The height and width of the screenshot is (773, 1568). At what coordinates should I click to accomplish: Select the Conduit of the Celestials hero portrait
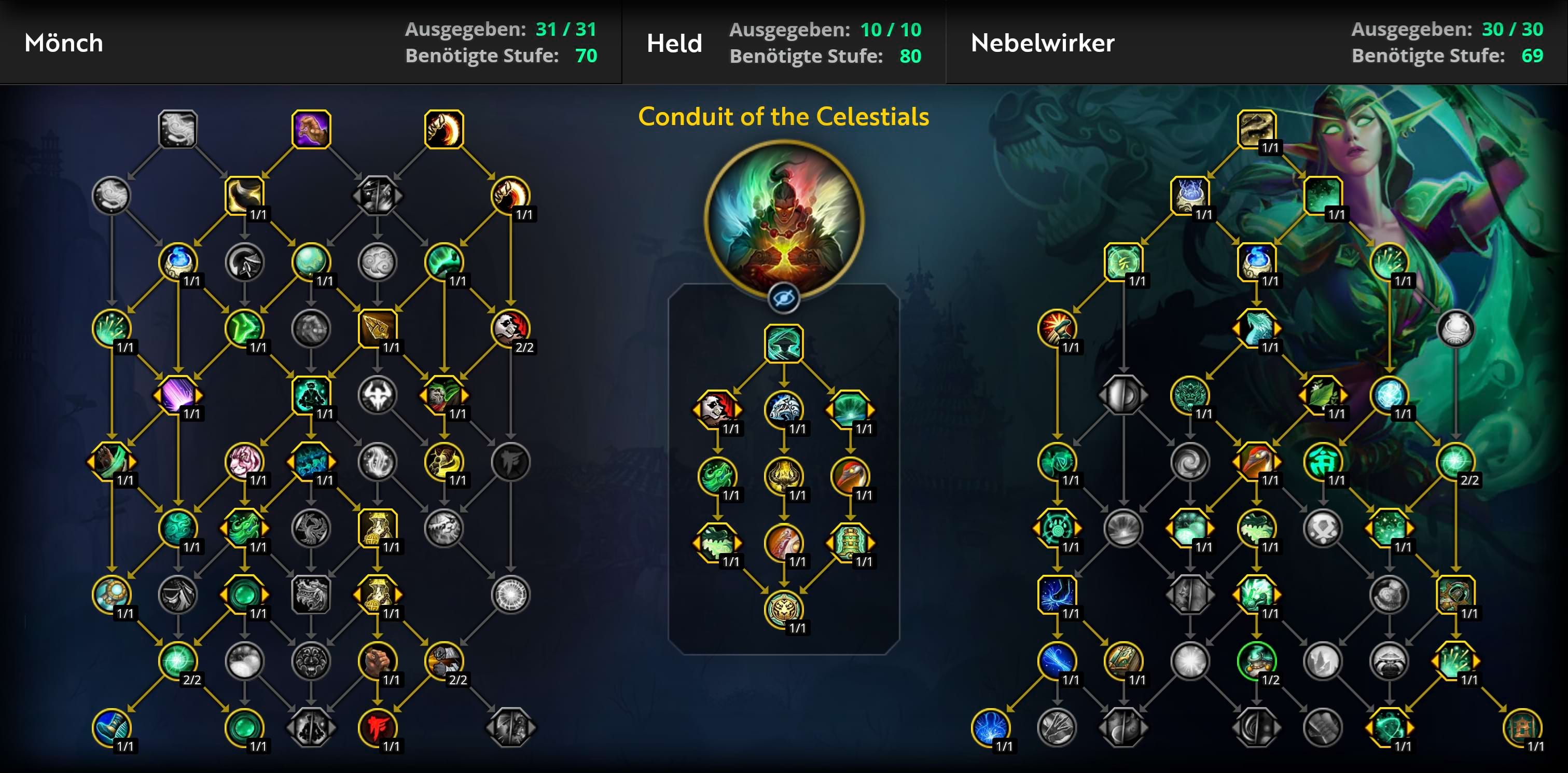coord(783,218)
